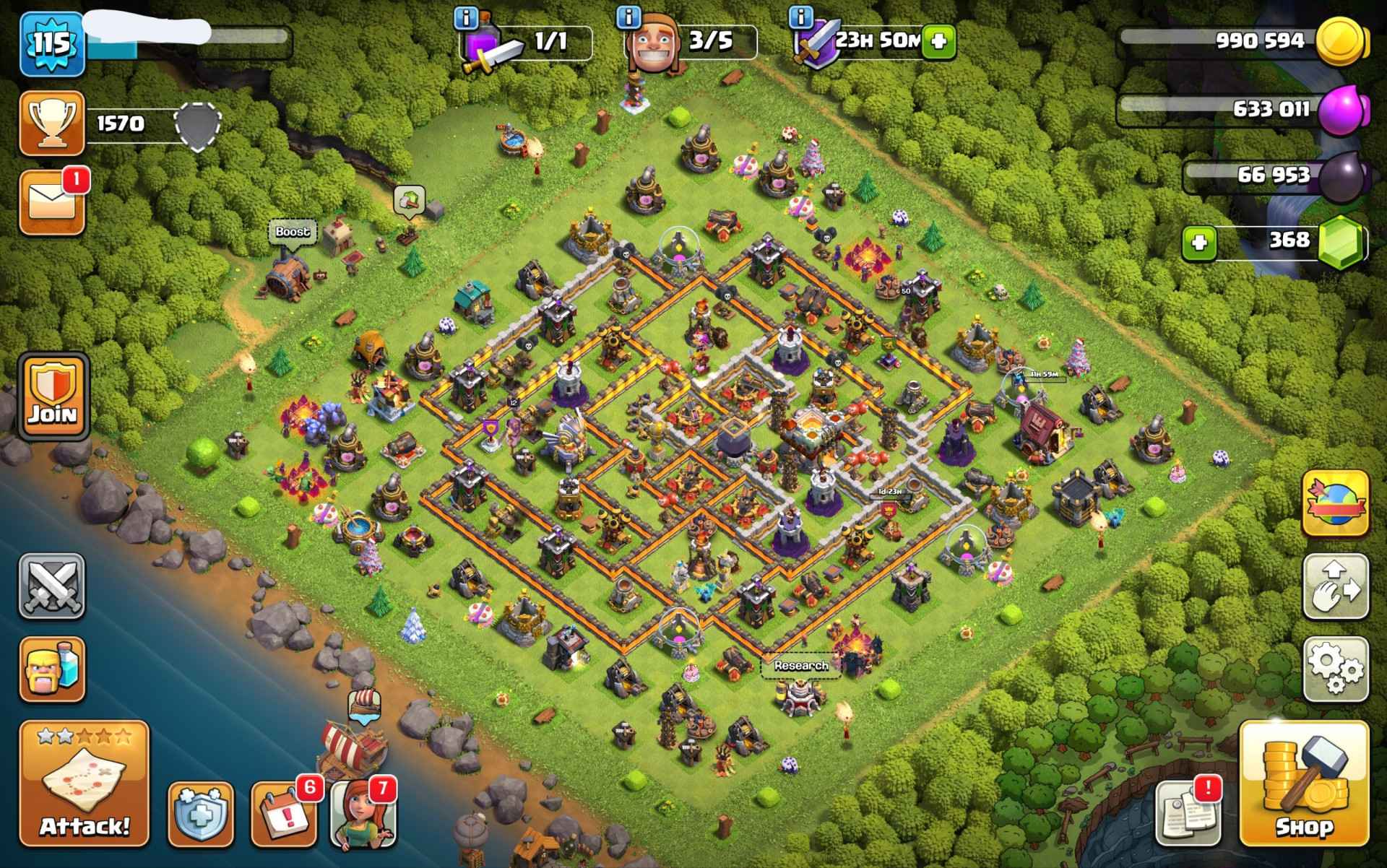Open the army overview barbarian icon
The width and height of the screenshot is (1387, 868).
52,669
